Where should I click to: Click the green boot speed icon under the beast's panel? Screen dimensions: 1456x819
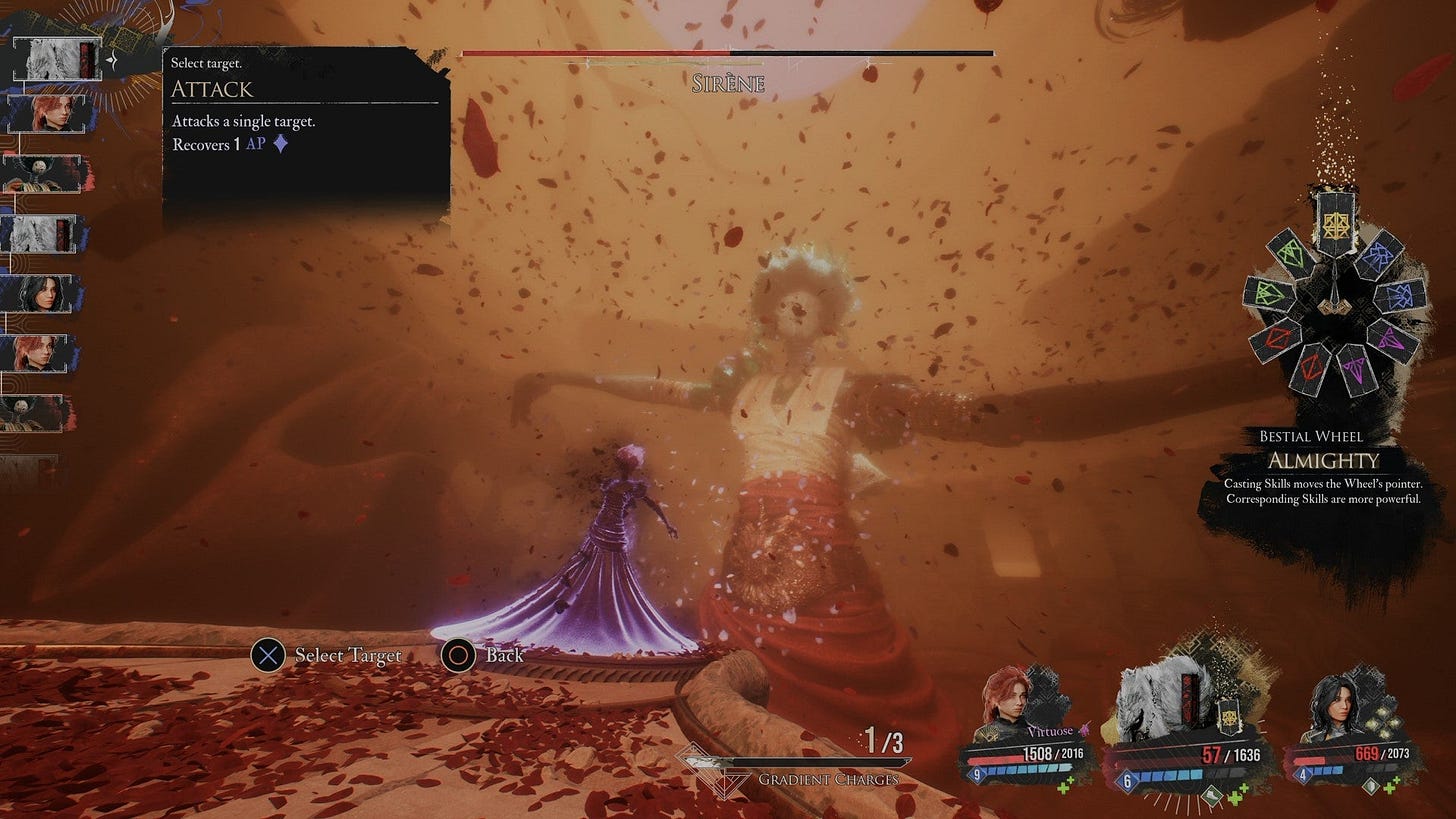(x=1211, y=795)
